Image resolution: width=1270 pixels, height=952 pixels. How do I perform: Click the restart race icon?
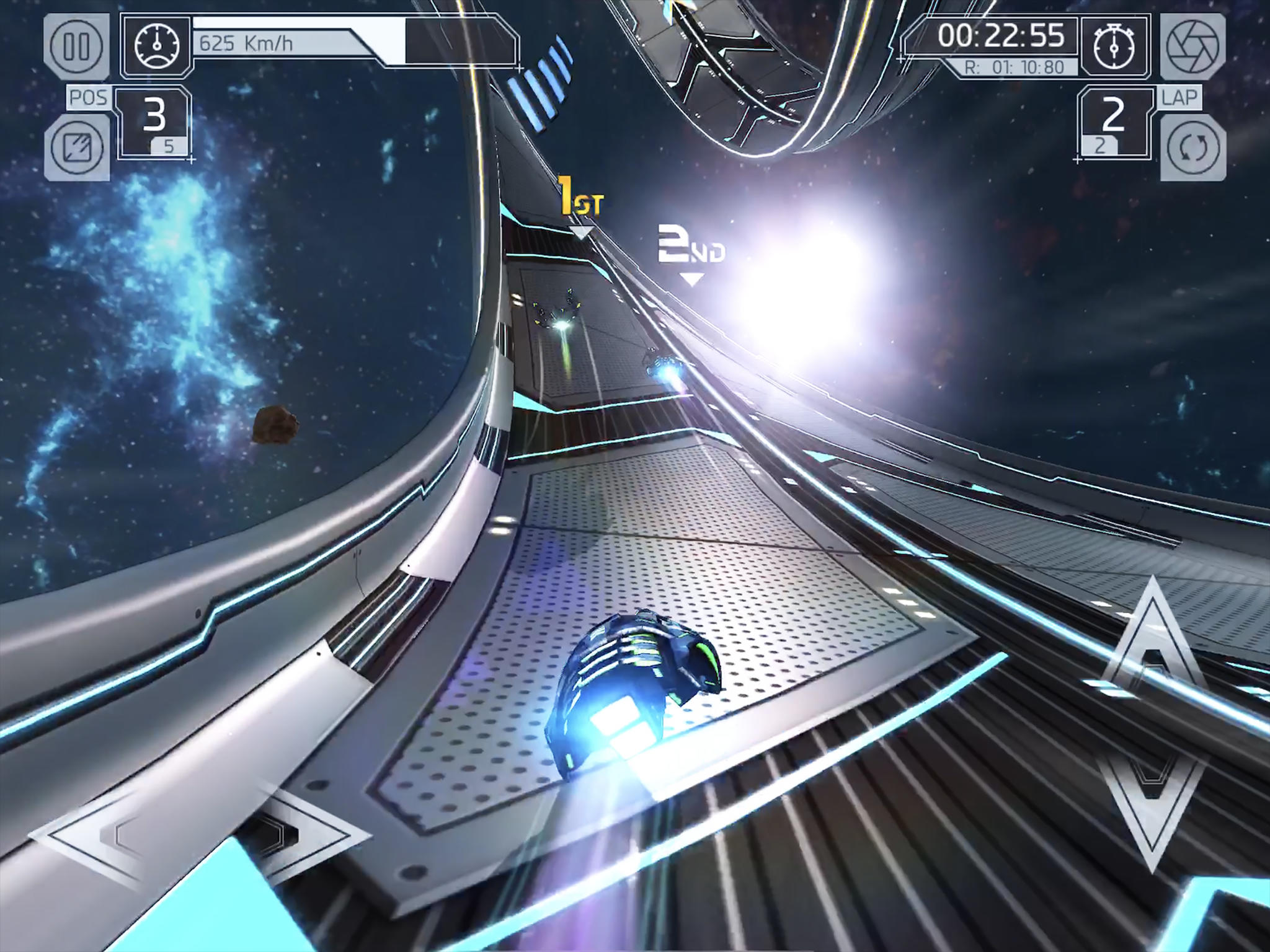[x=1193, y=149]
